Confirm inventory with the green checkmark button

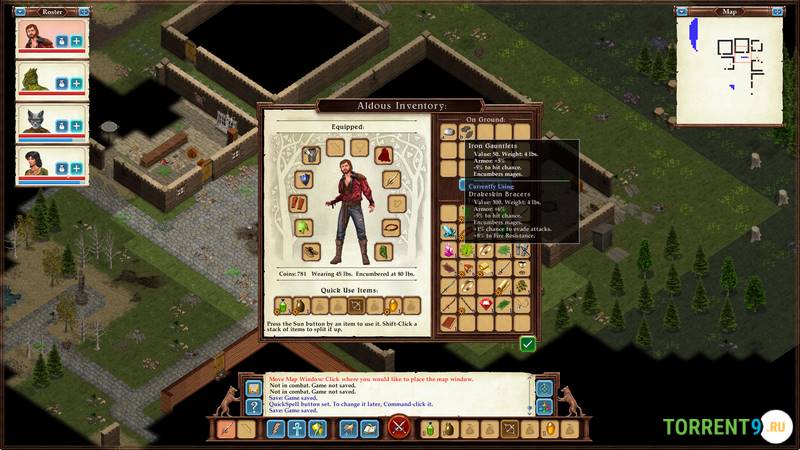(x=527, y=344)
